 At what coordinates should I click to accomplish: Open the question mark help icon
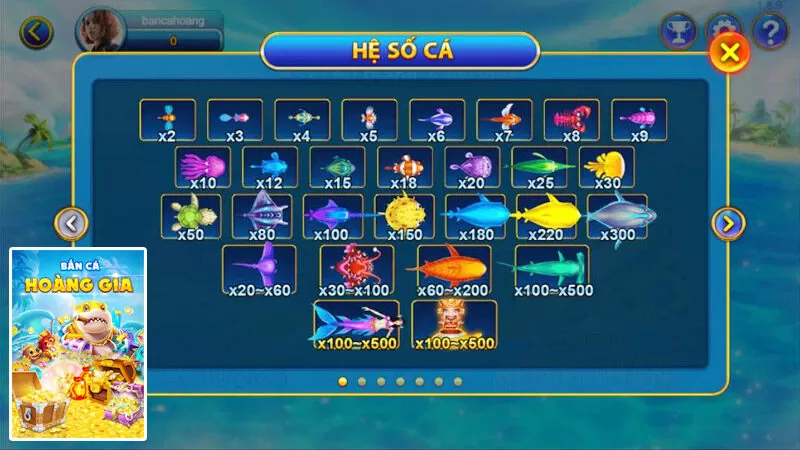(770, 31)
